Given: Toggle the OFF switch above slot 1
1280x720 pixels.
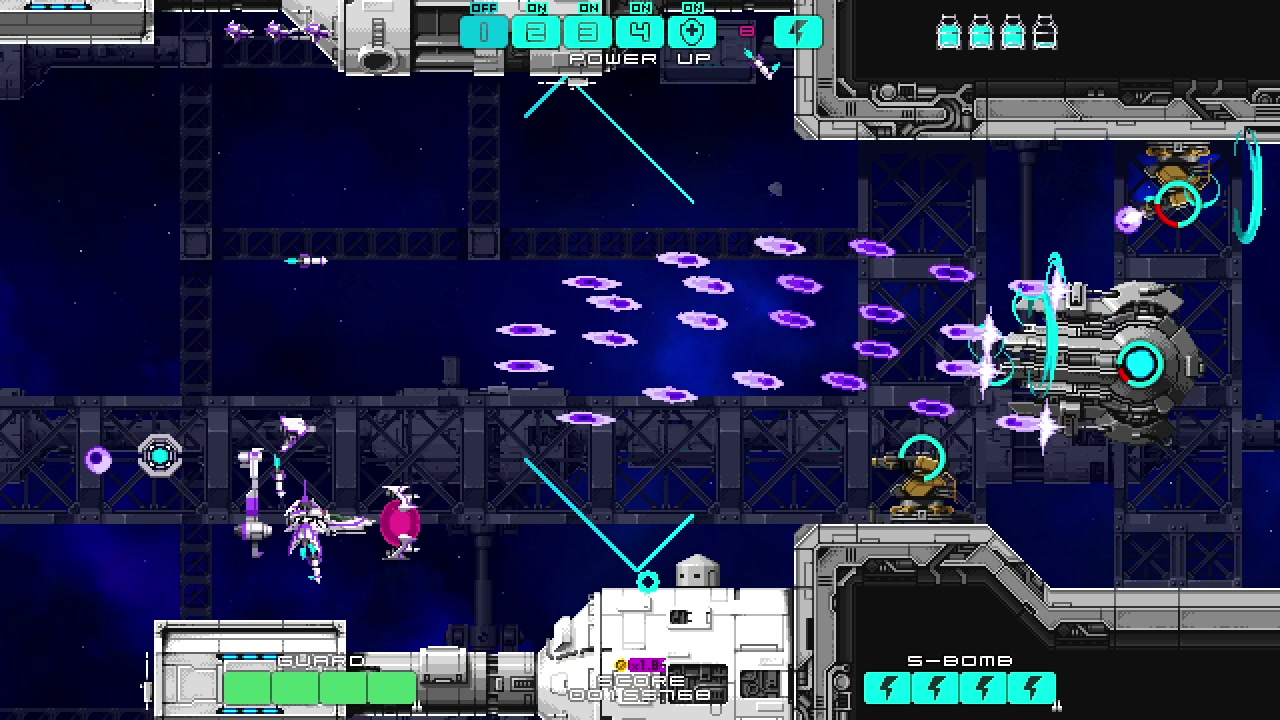Looking at the screenshot, I should [x=483, y=7].
